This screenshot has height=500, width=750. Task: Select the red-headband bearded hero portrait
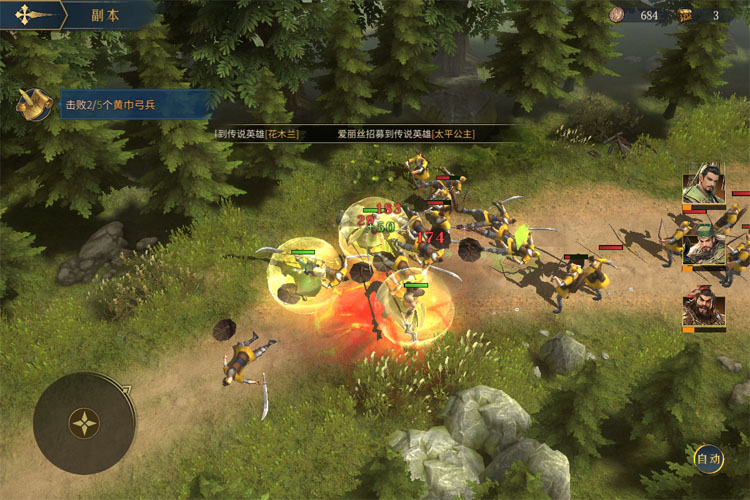pos(703,308)
